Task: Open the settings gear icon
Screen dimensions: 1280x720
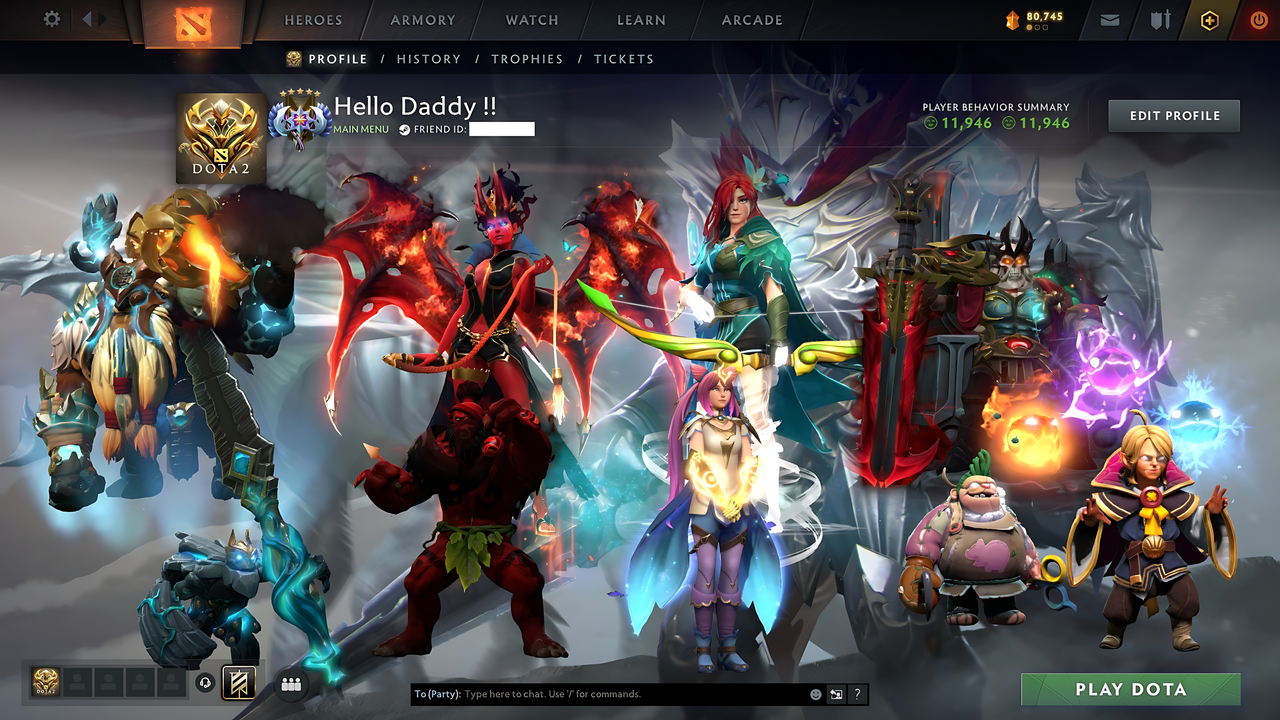Action: (x=52, y=18)
